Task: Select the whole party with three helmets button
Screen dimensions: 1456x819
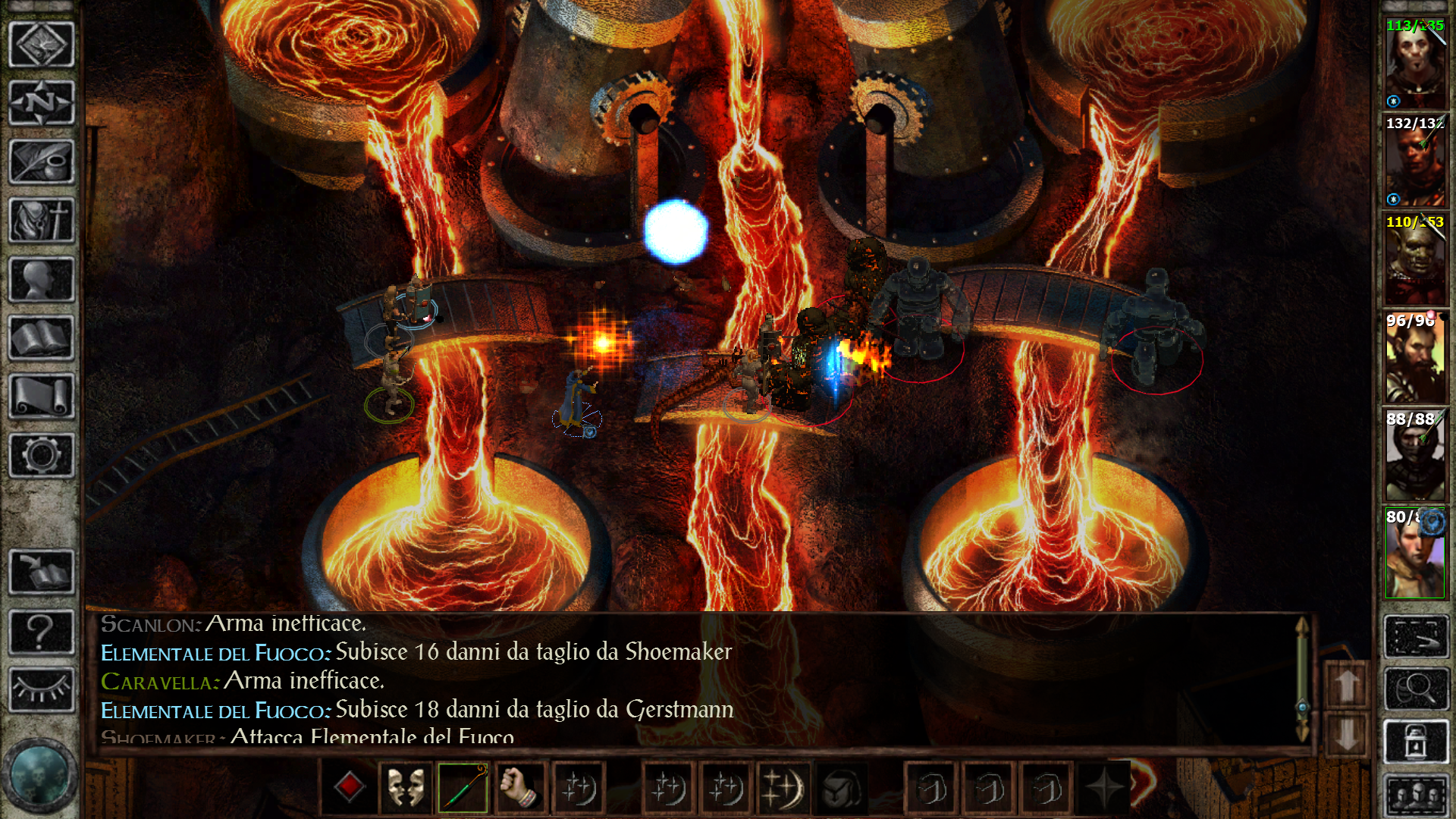Action: pos(1415,796)
